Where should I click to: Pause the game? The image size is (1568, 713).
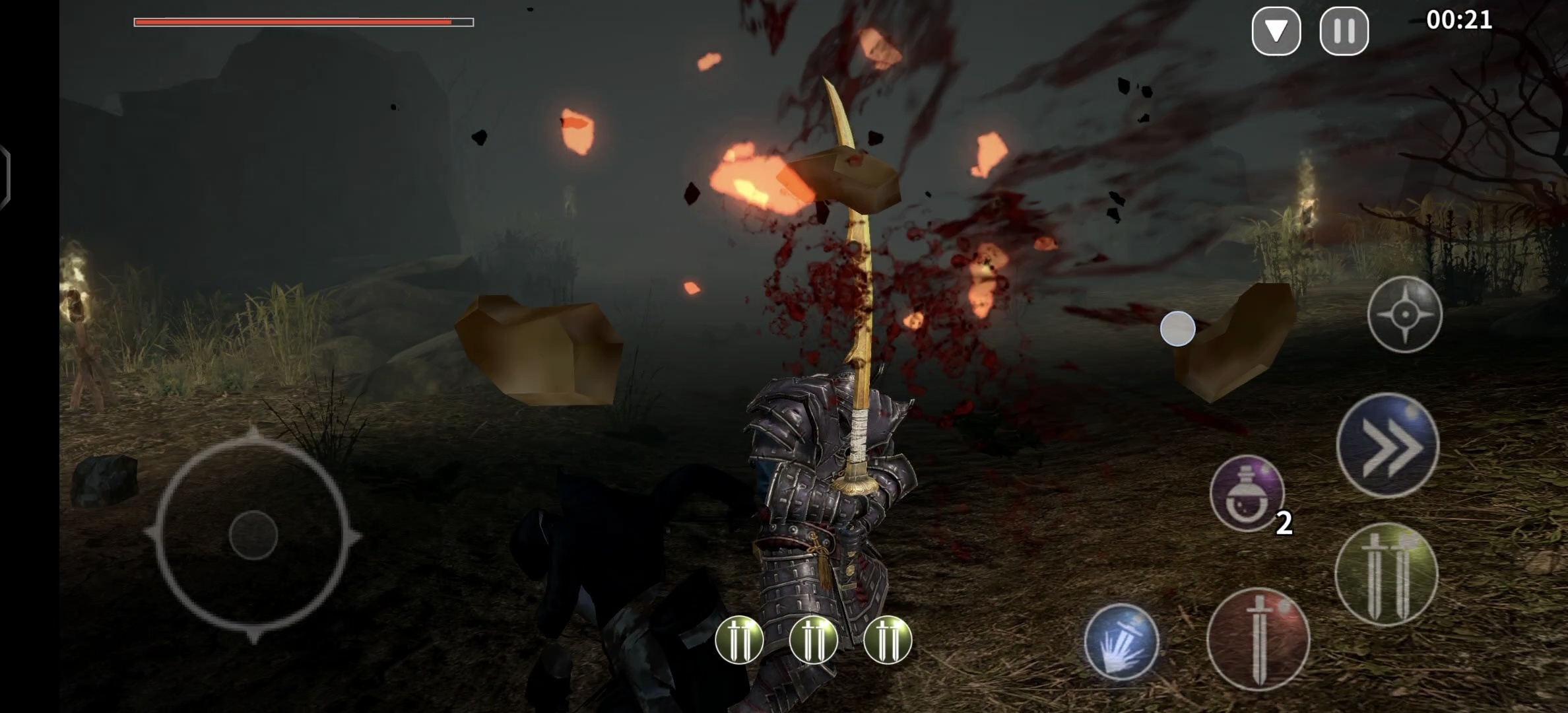tap(1344, 31)
